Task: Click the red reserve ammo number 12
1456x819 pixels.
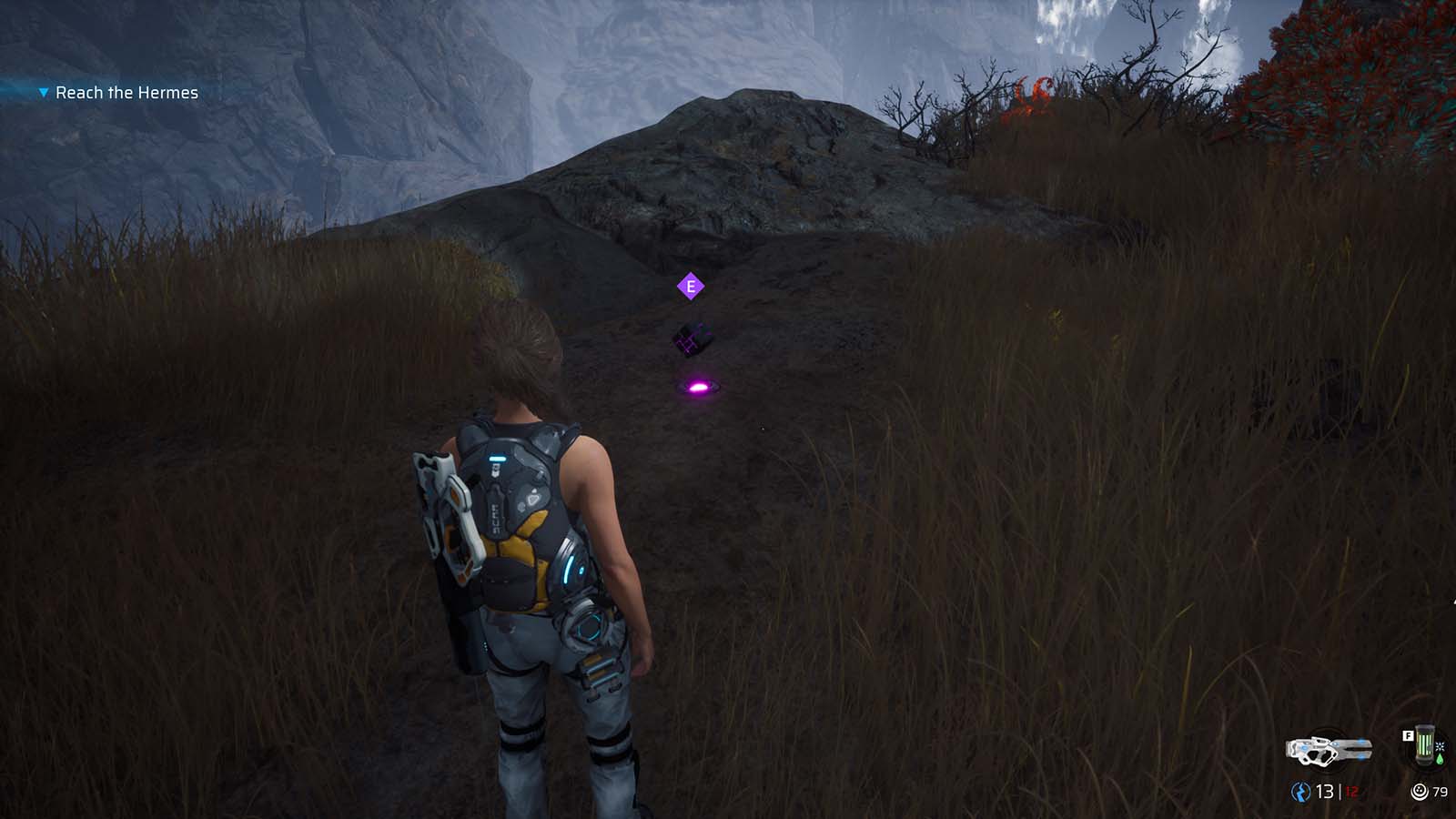Action: pos(1351,791)
